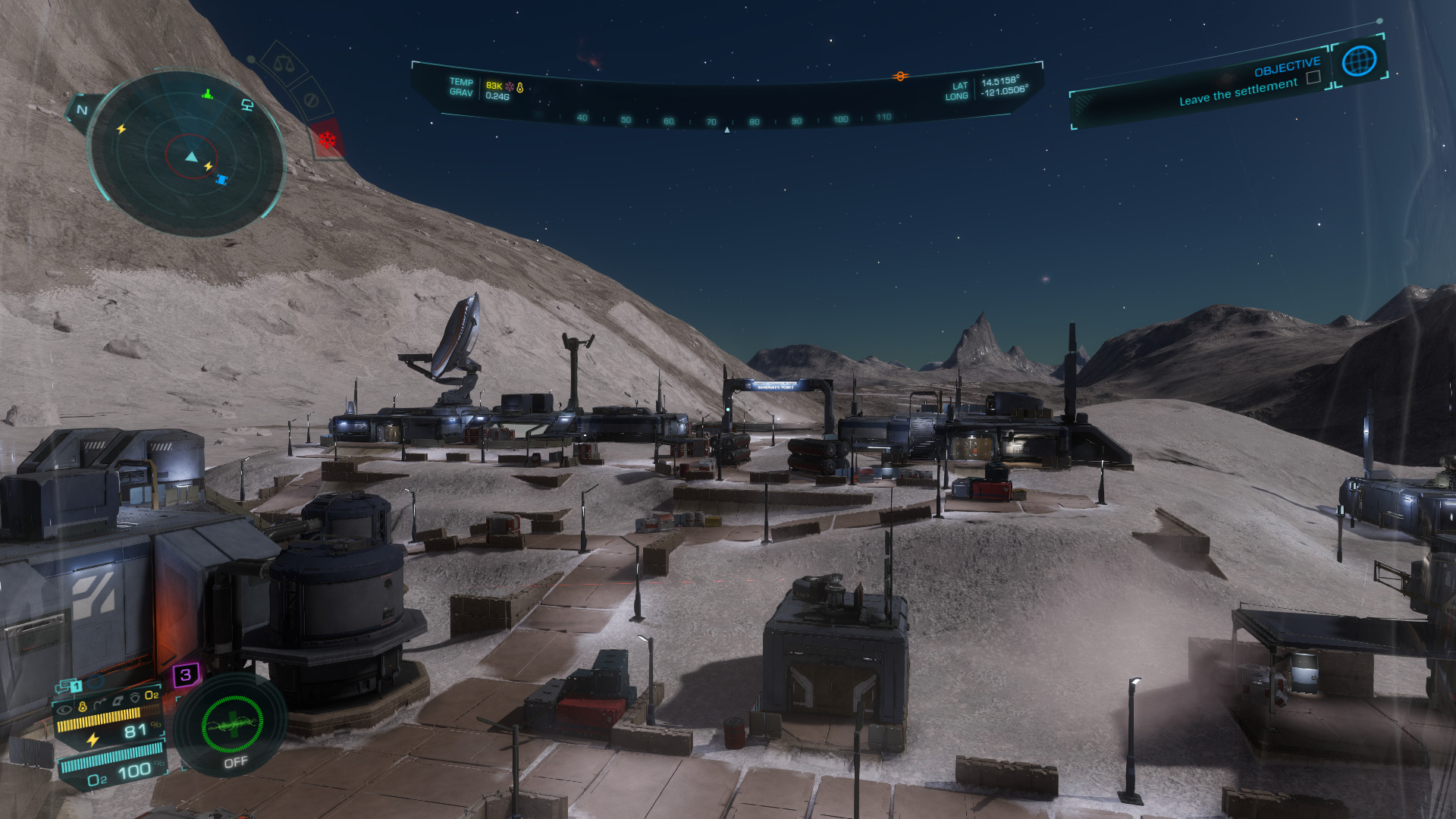
Task: Click the red snowflake cold-warning icon
Action: coord(327,140)
